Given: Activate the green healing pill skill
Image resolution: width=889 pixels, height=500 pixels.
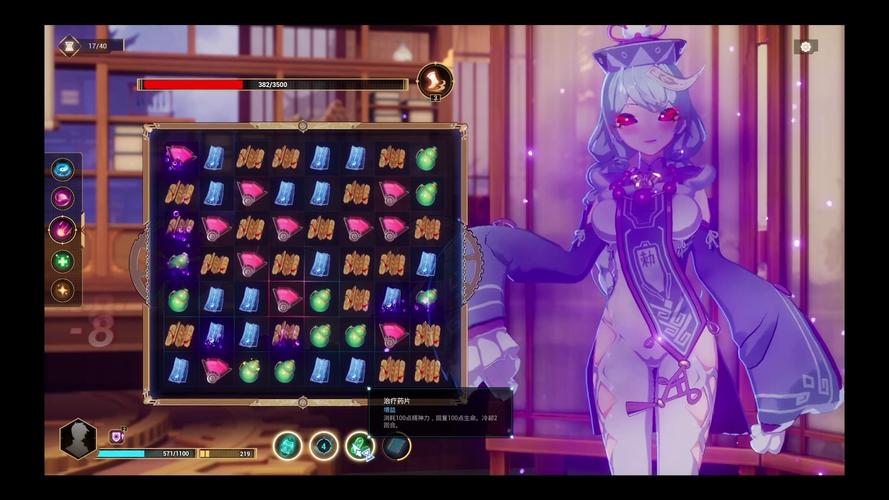Looking at the screenshot, I should [360, 446].
